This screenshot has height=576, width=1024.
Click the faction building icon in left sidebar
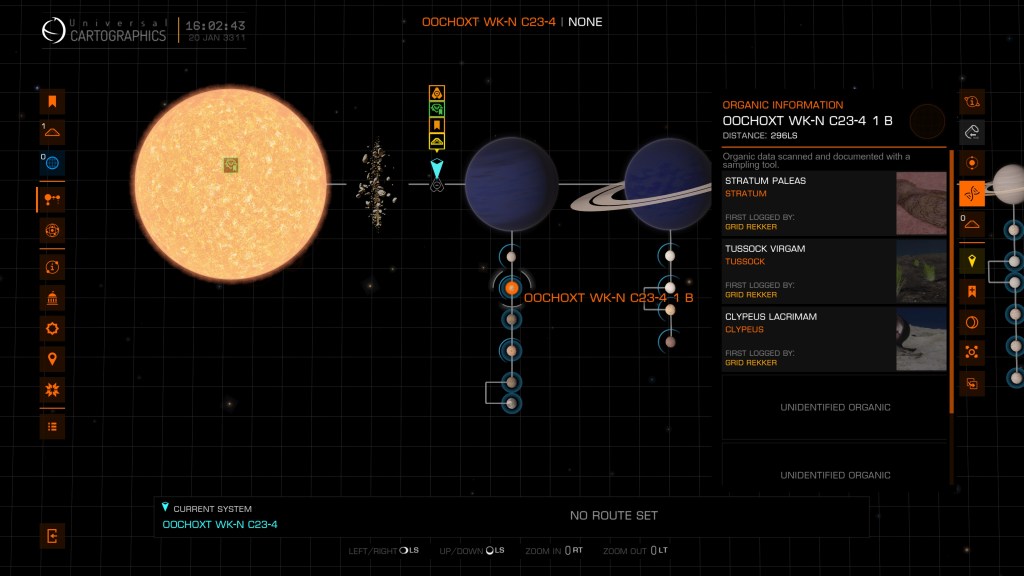click(x=52, y=298)
